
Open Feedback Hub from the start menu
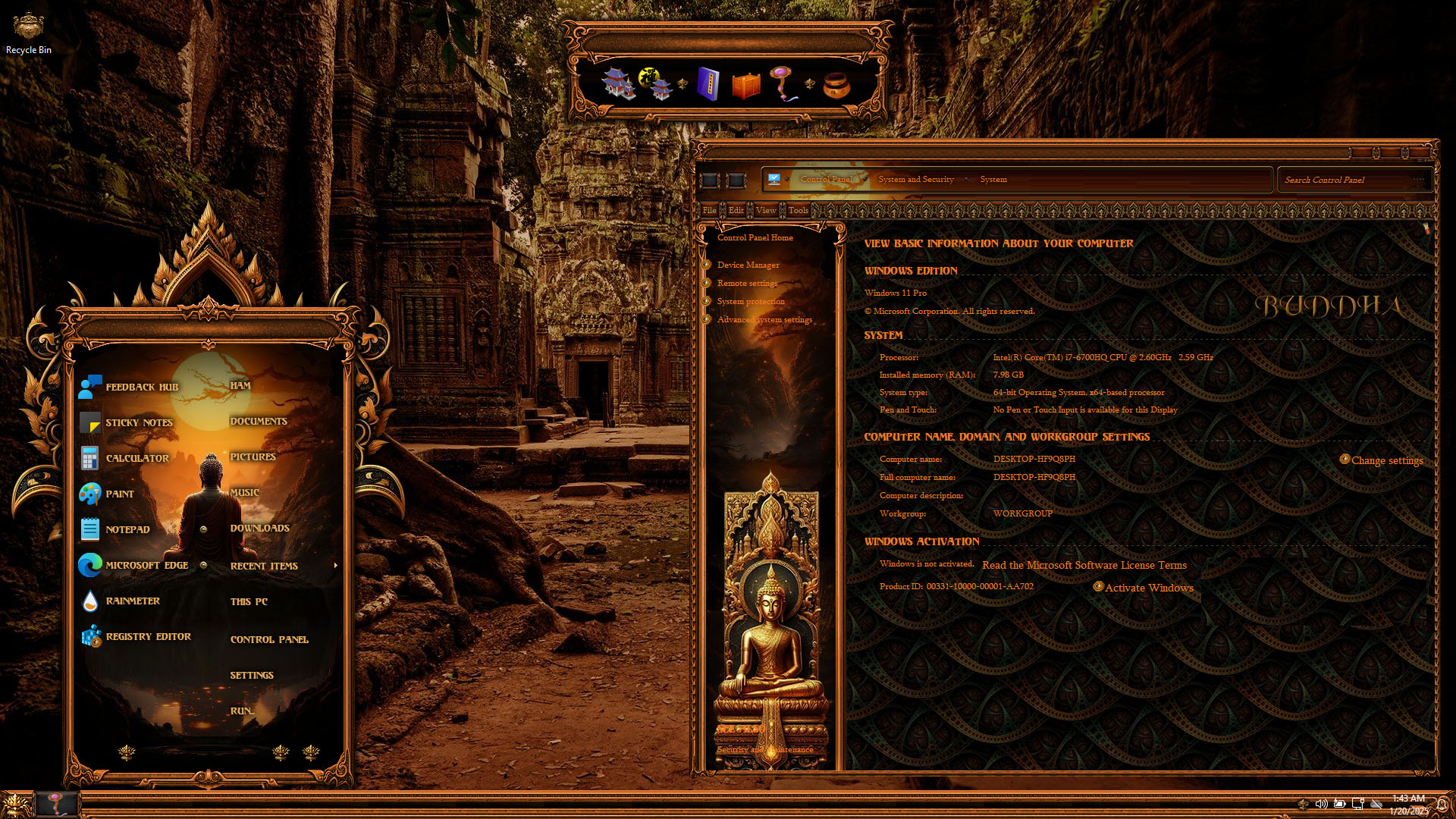[x=141, y=387]
